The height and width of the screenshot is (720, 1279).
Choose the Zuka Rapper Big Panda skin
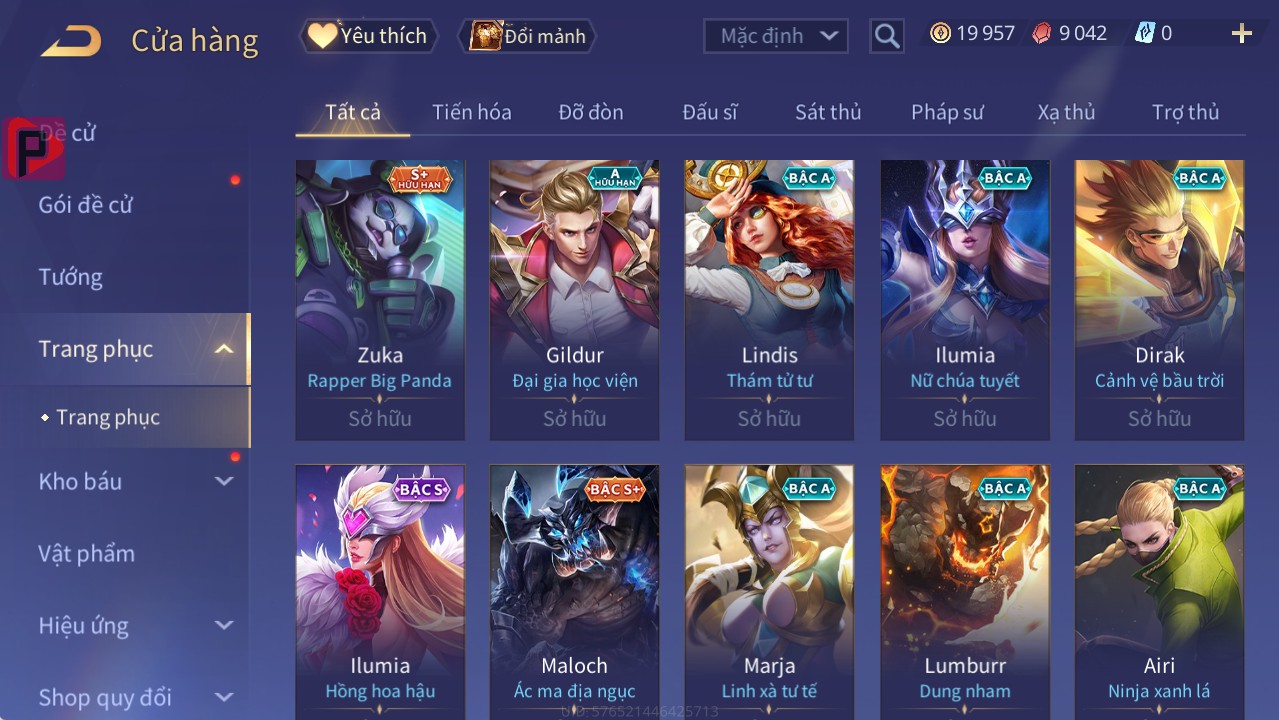380,299
